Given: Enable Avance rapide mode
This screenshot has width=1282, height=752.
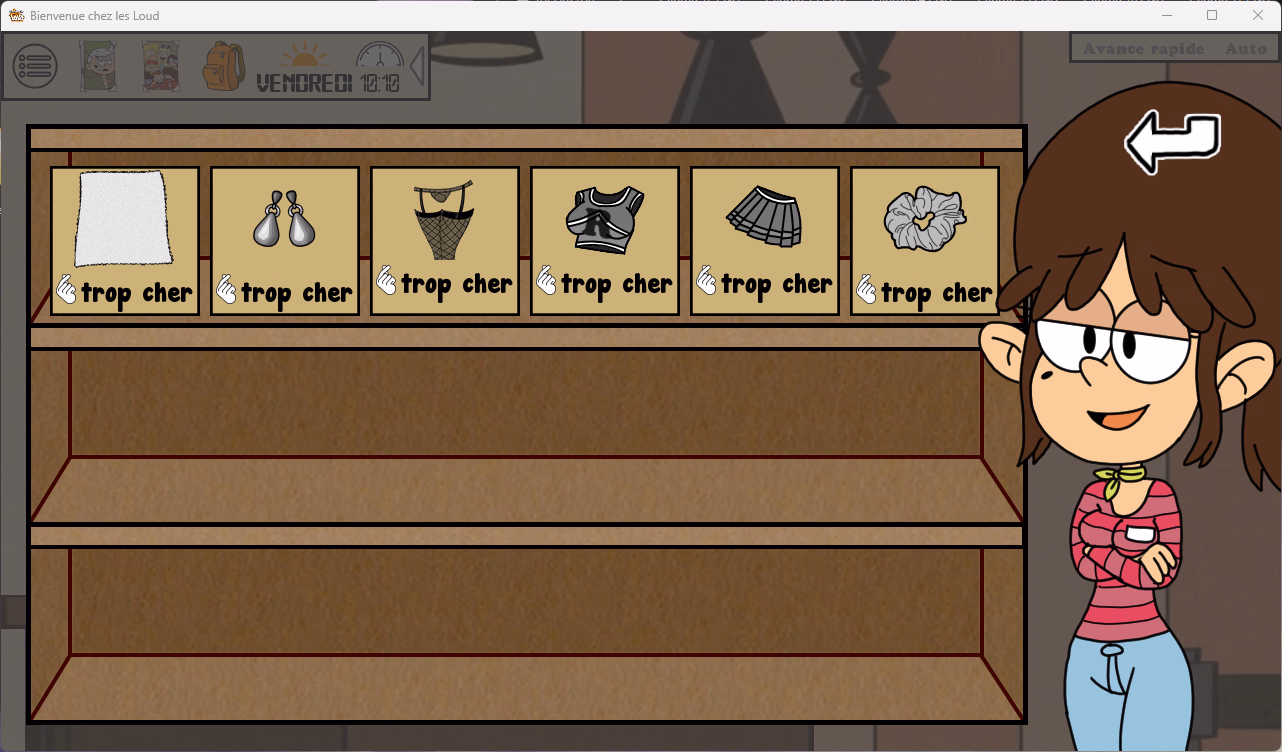Looking at the screenshot, I should [x=1143, y=48].
